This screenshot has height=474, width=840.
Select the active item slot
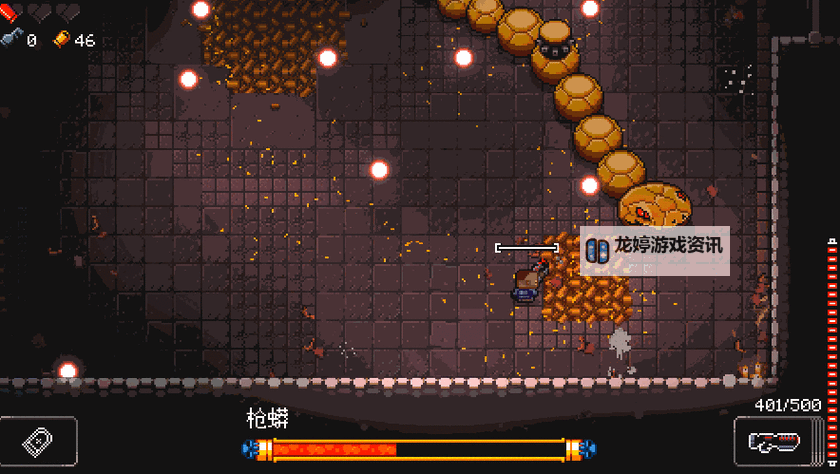point(38,440)
